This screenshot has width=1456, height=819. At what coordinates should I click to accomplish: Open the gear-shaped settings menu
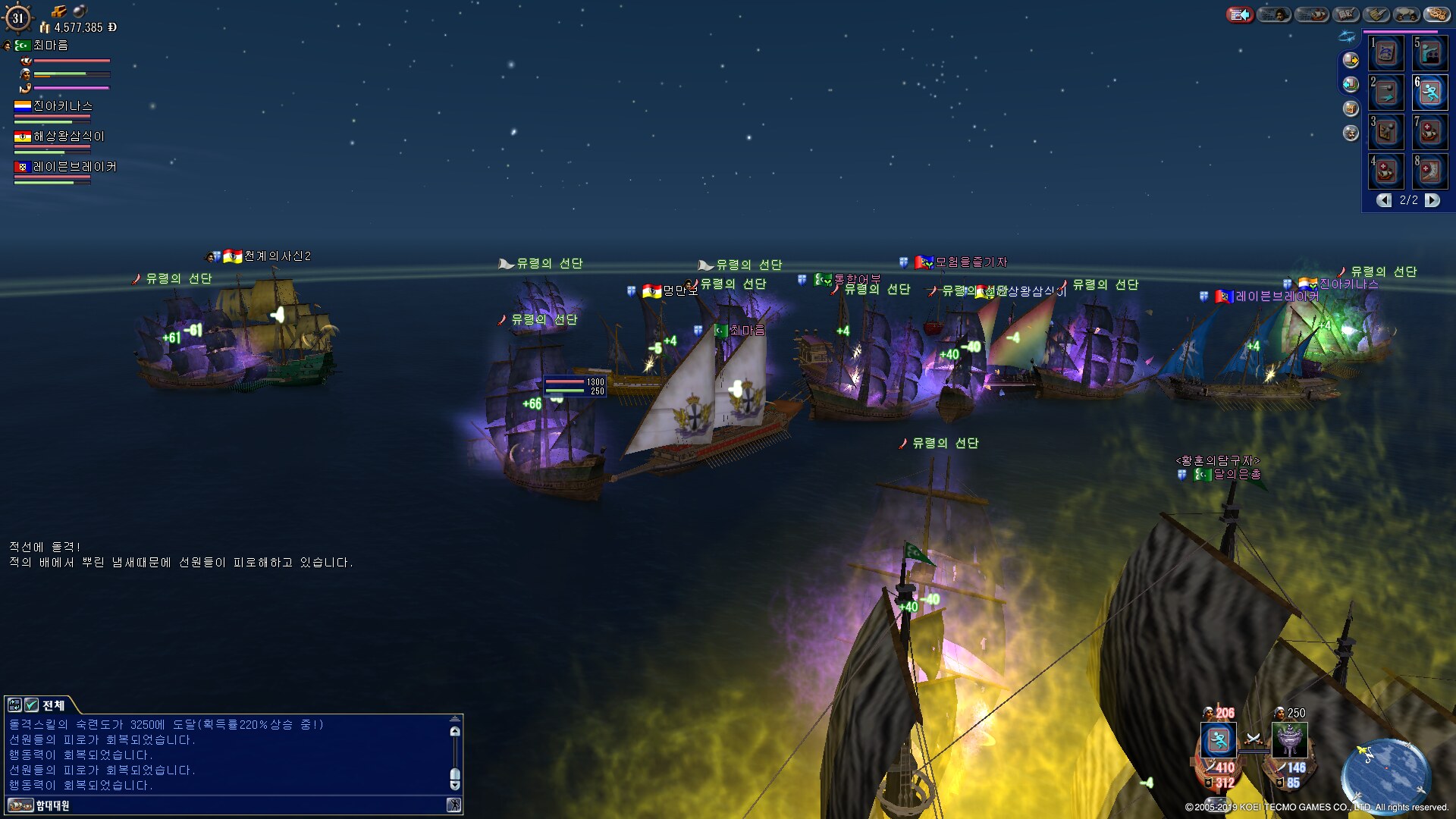1437,14
